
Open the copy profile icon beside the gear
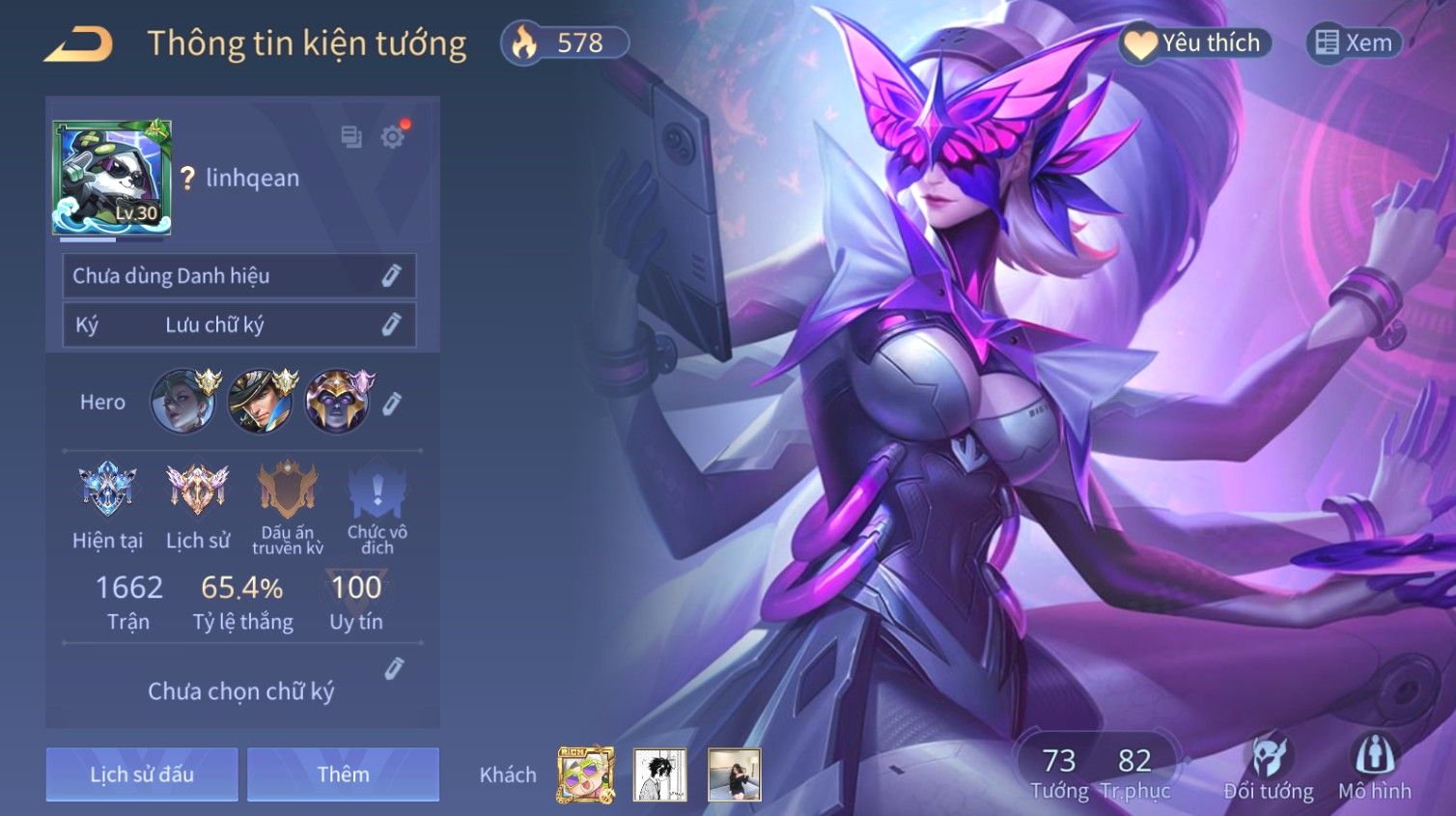[351, 137]
